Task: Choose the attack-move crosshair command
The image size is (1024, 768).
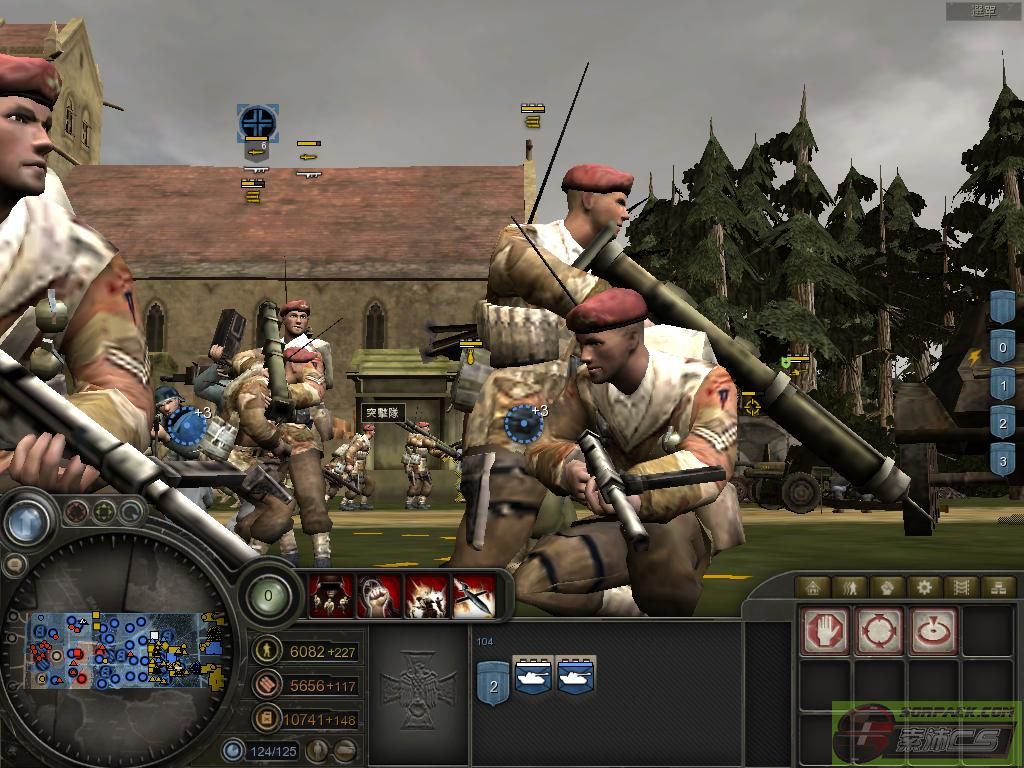Action: click(x=880, y=631)
